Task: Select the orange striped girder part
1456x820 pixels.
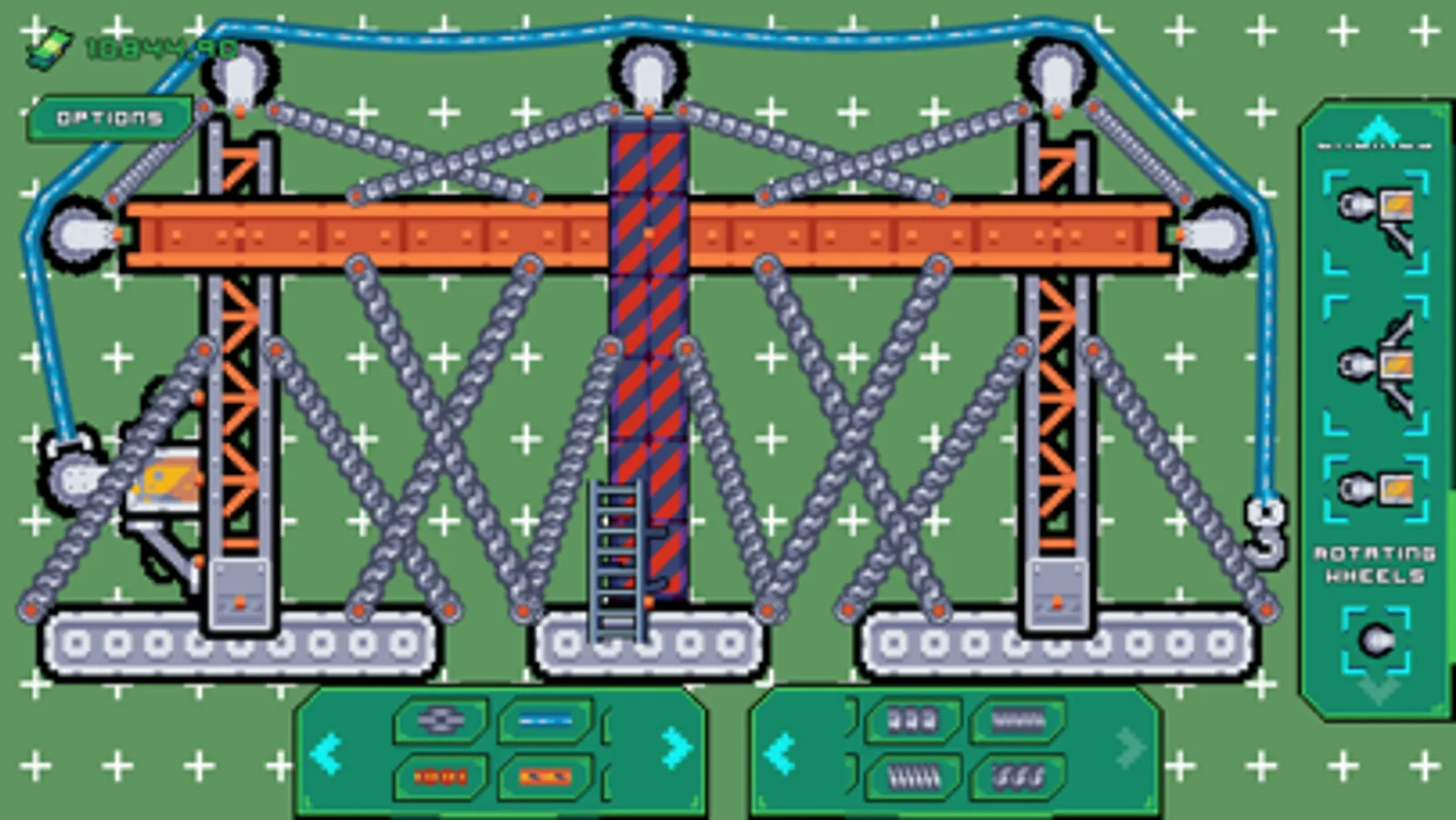Action: [544, 776]
